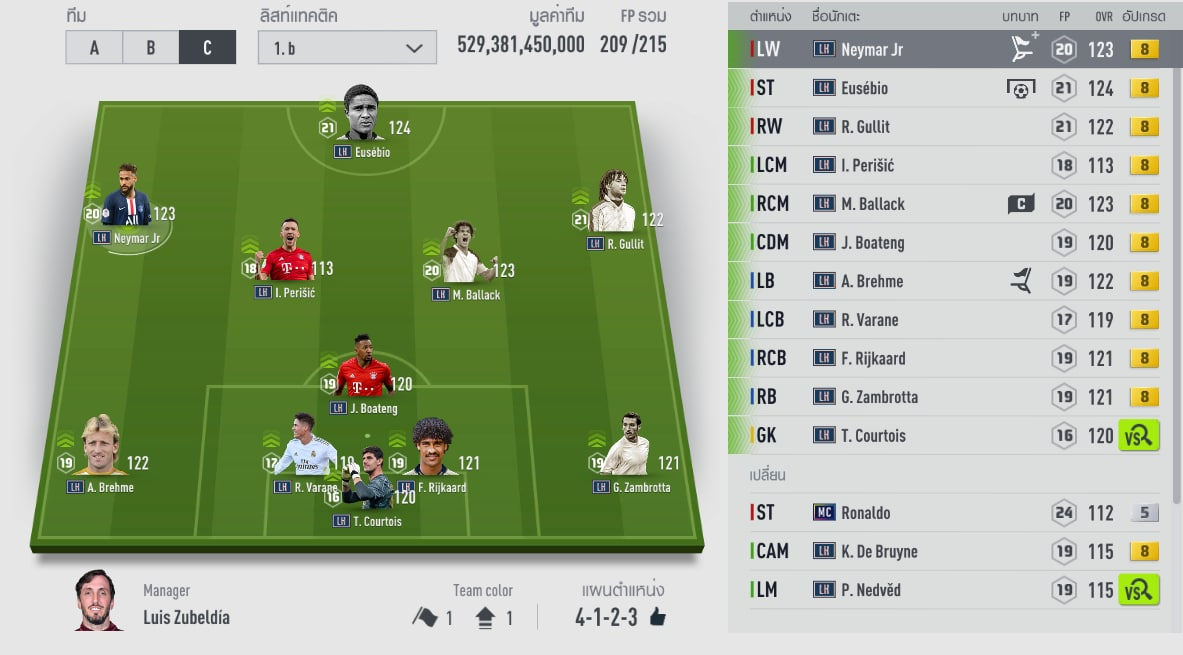
Task: Select team tab C
Action: click(x=207, y=47)
